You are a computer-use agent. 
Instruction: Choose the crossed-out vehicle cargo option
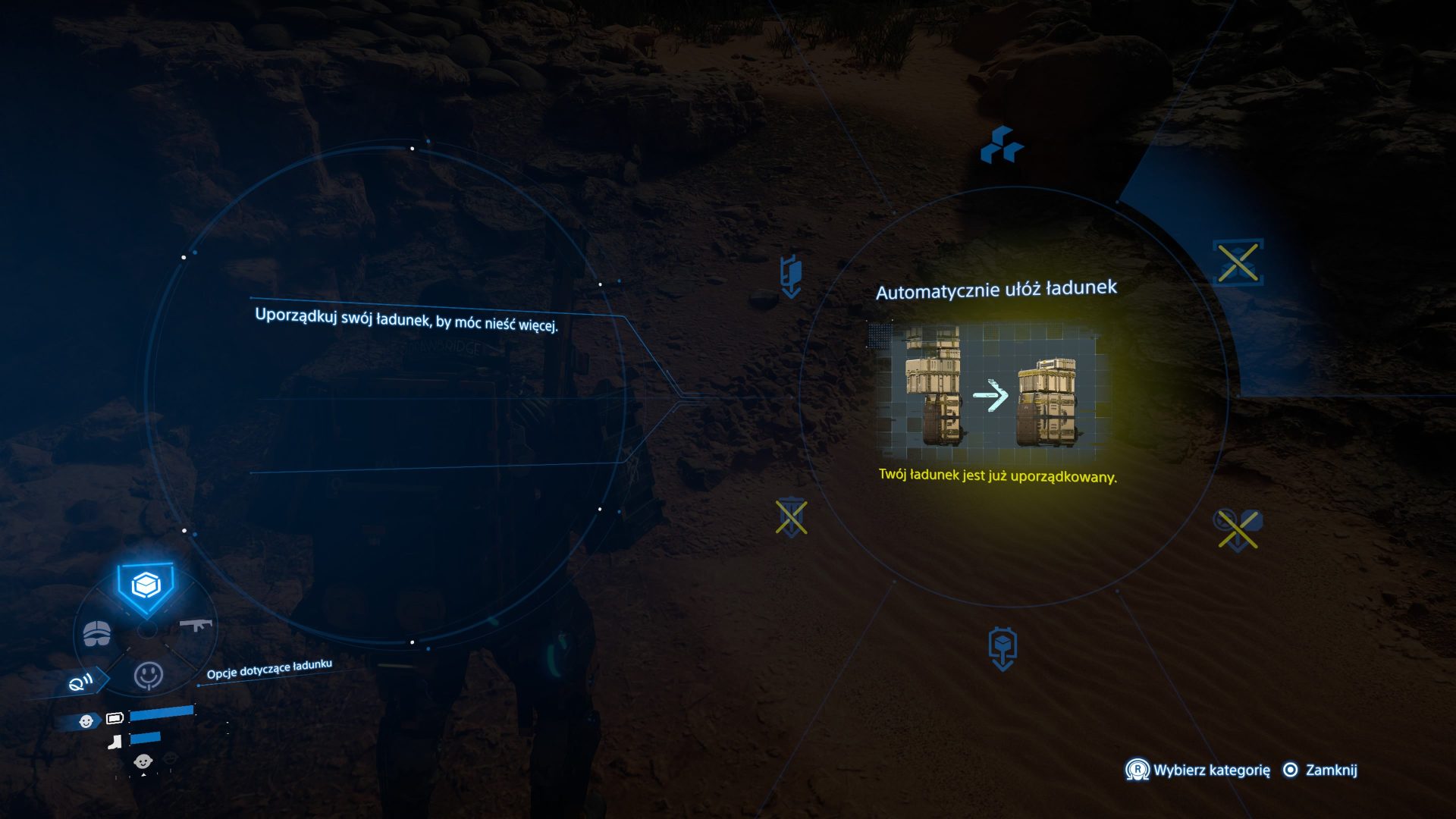click(1238, 528)
